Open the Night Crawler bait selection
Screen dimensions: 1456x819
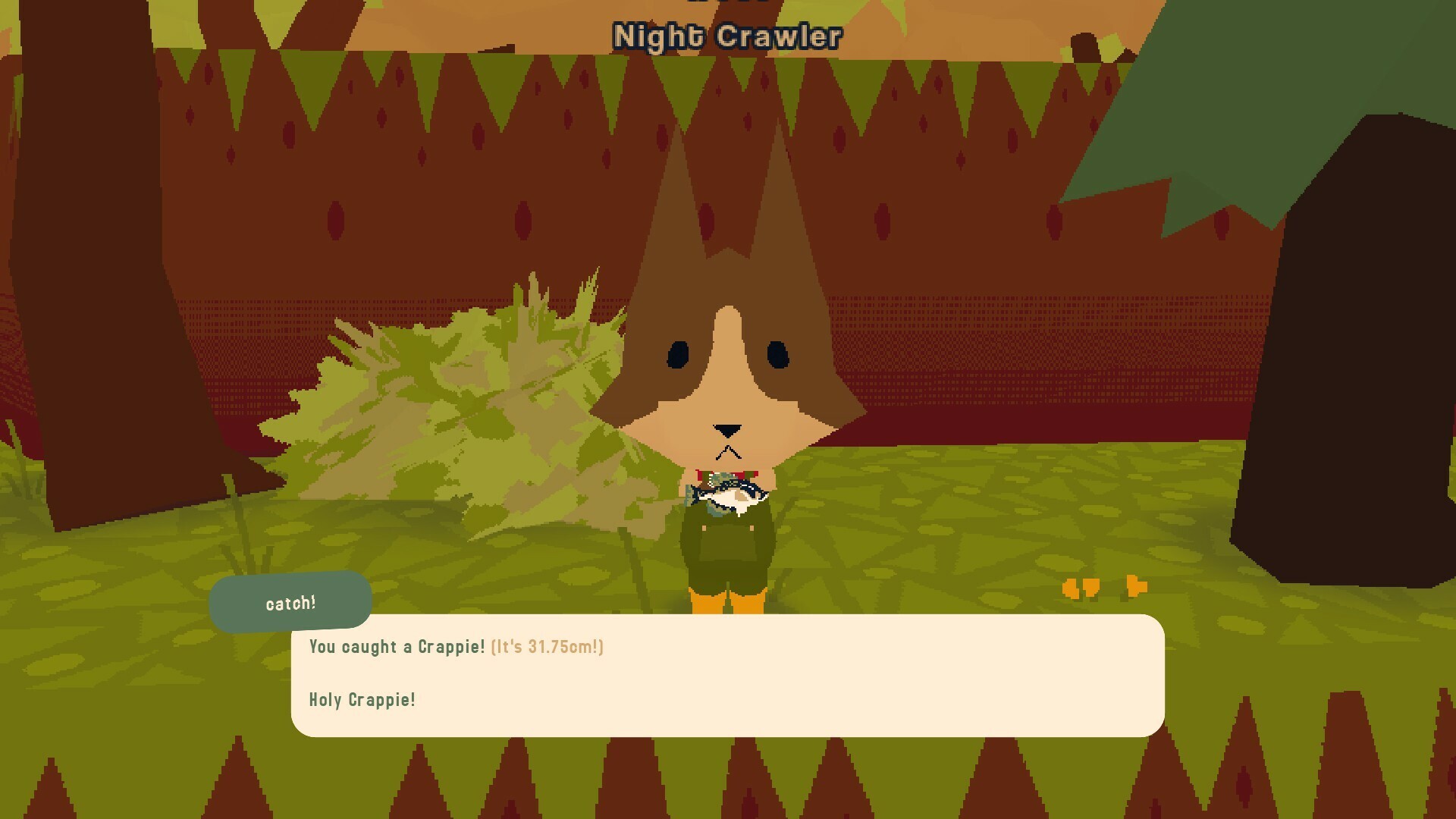tap(726, 36)
